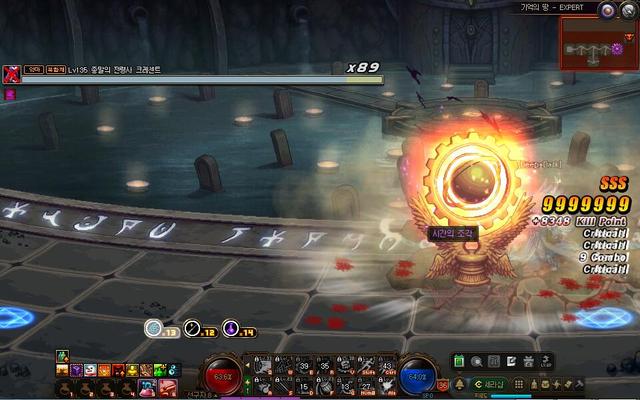Image resolution: width=640 pixels, height=400 pixels.
Task: Open the green menu icon above the bottom-right bar
Action: click(459, 361)
